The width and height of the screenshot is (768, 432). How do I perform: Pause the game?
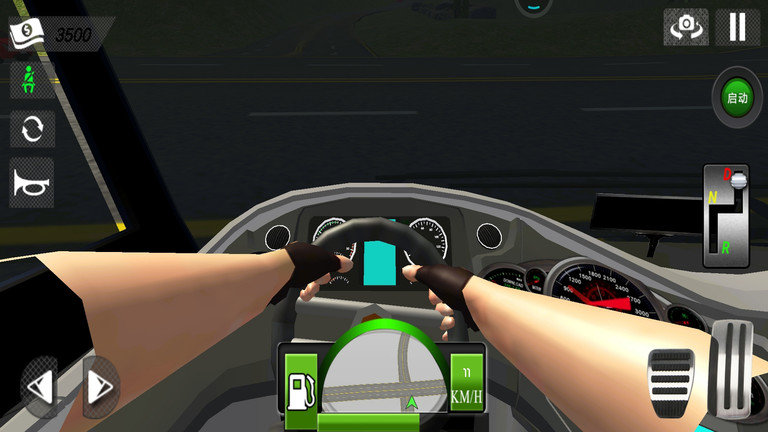pos(737,26)
